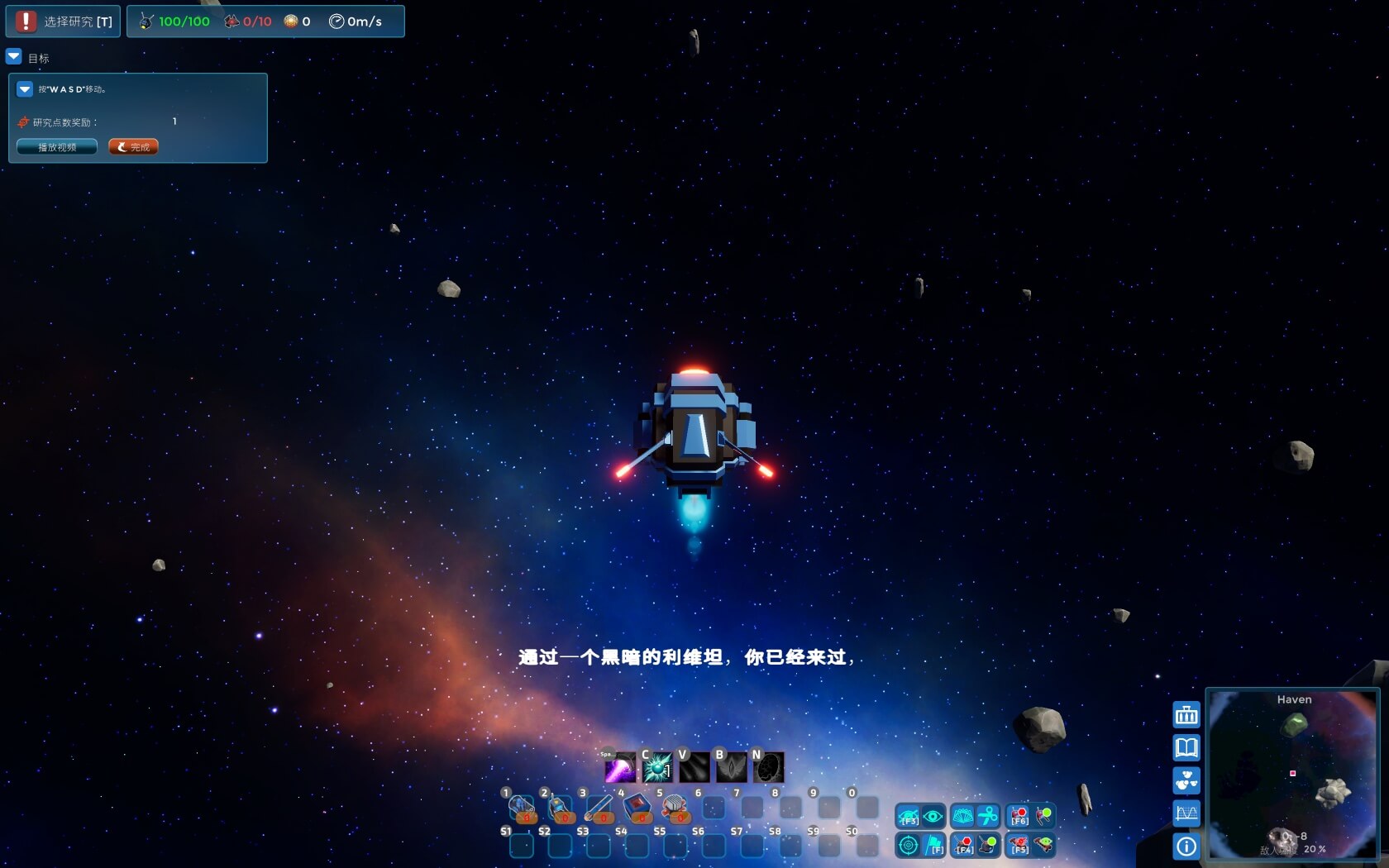1389x868 pixels.
Task: Open the journal book panel
Action: click(x=1186, y=748)
